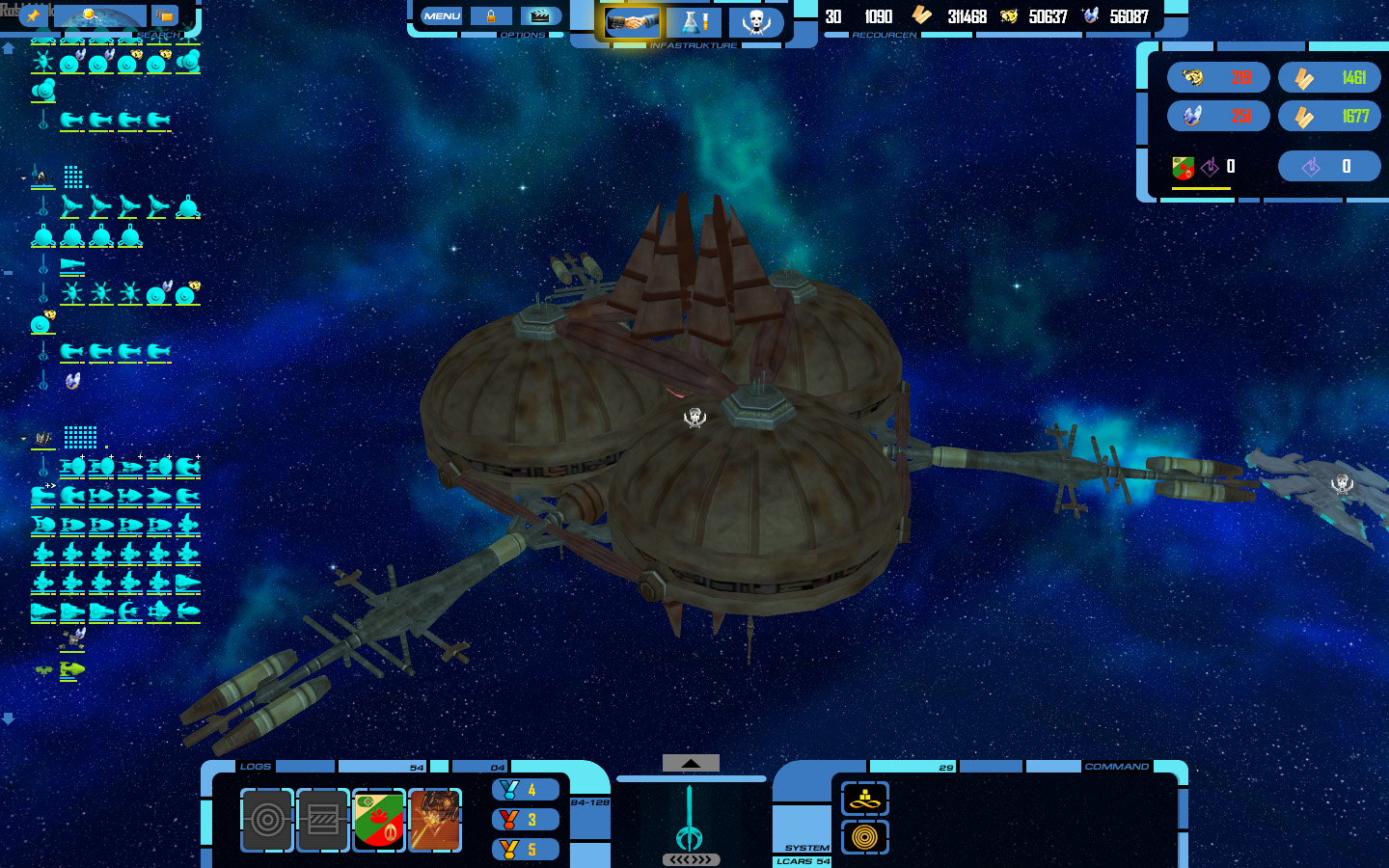The height and width of the screenshot is (868, 1389).
Task: Activate the yellow spiral command icon
Action: pyautogui.click(x=865, y=837)
